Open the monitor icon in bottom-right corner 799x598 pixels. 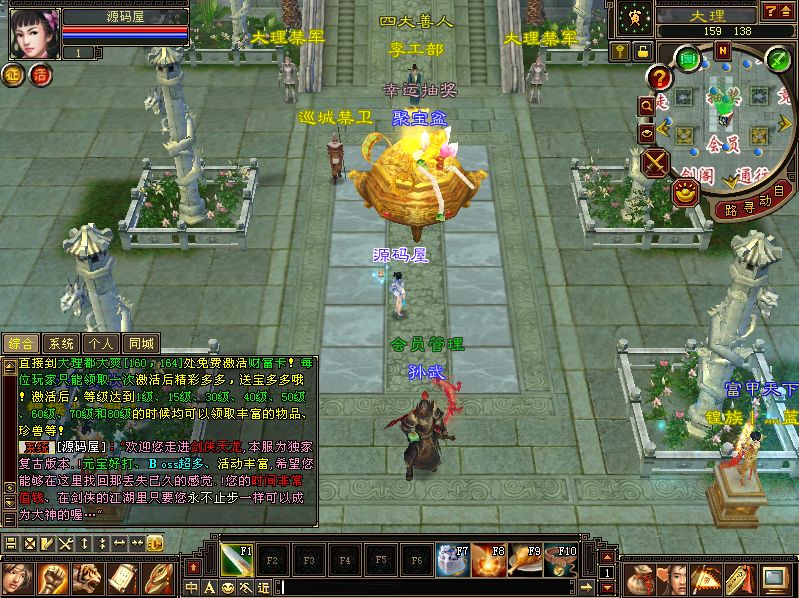point(774,579)
